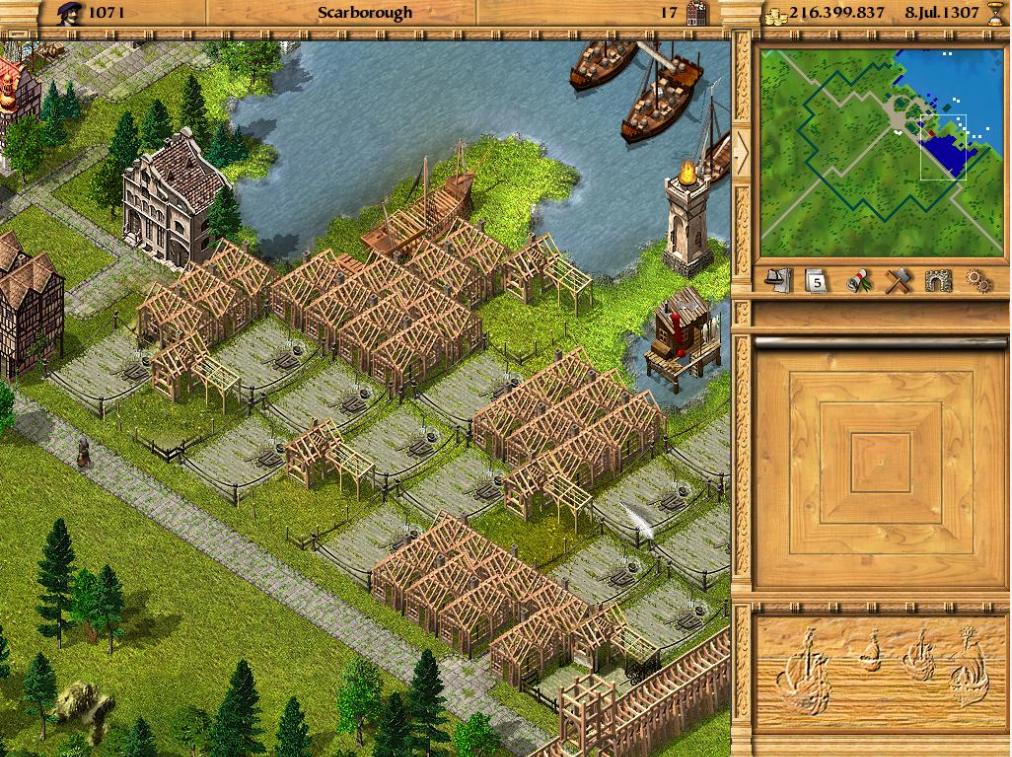The width and height of the screenshot is (1012, 757).
Task: Click the arrow tab beside the minimap
Action: 741,152
